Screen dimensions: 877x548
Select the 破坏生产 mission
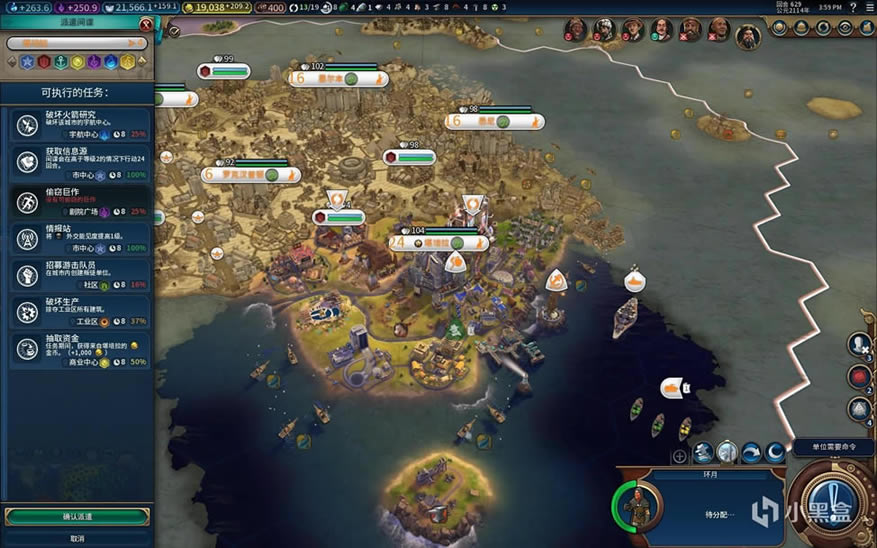(x=78, y=311)
